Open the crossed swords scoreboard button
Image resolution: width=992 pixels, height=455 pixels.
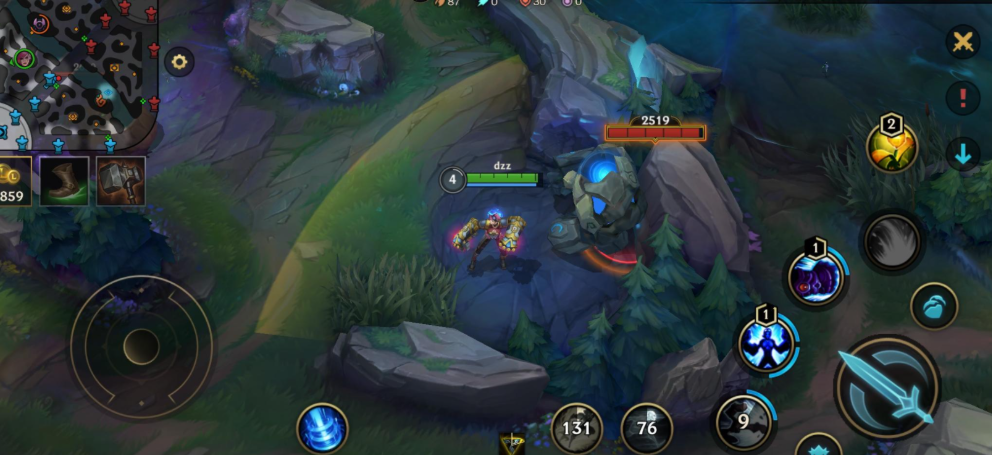coord(963,42)
